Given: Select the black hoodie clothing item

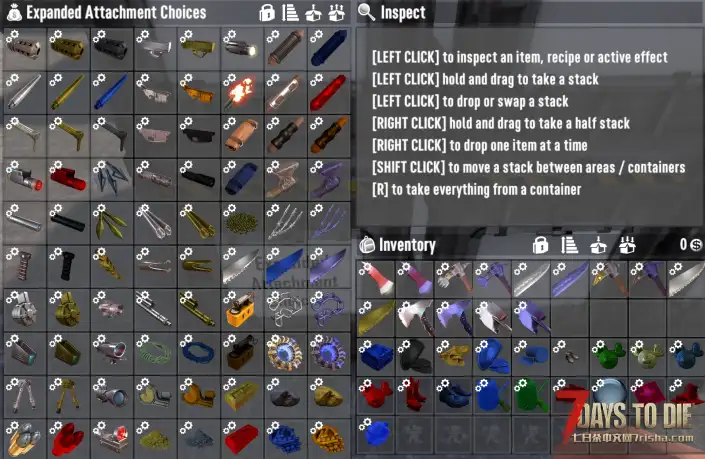Looking at the screenshot, I should tap(414, 357).
